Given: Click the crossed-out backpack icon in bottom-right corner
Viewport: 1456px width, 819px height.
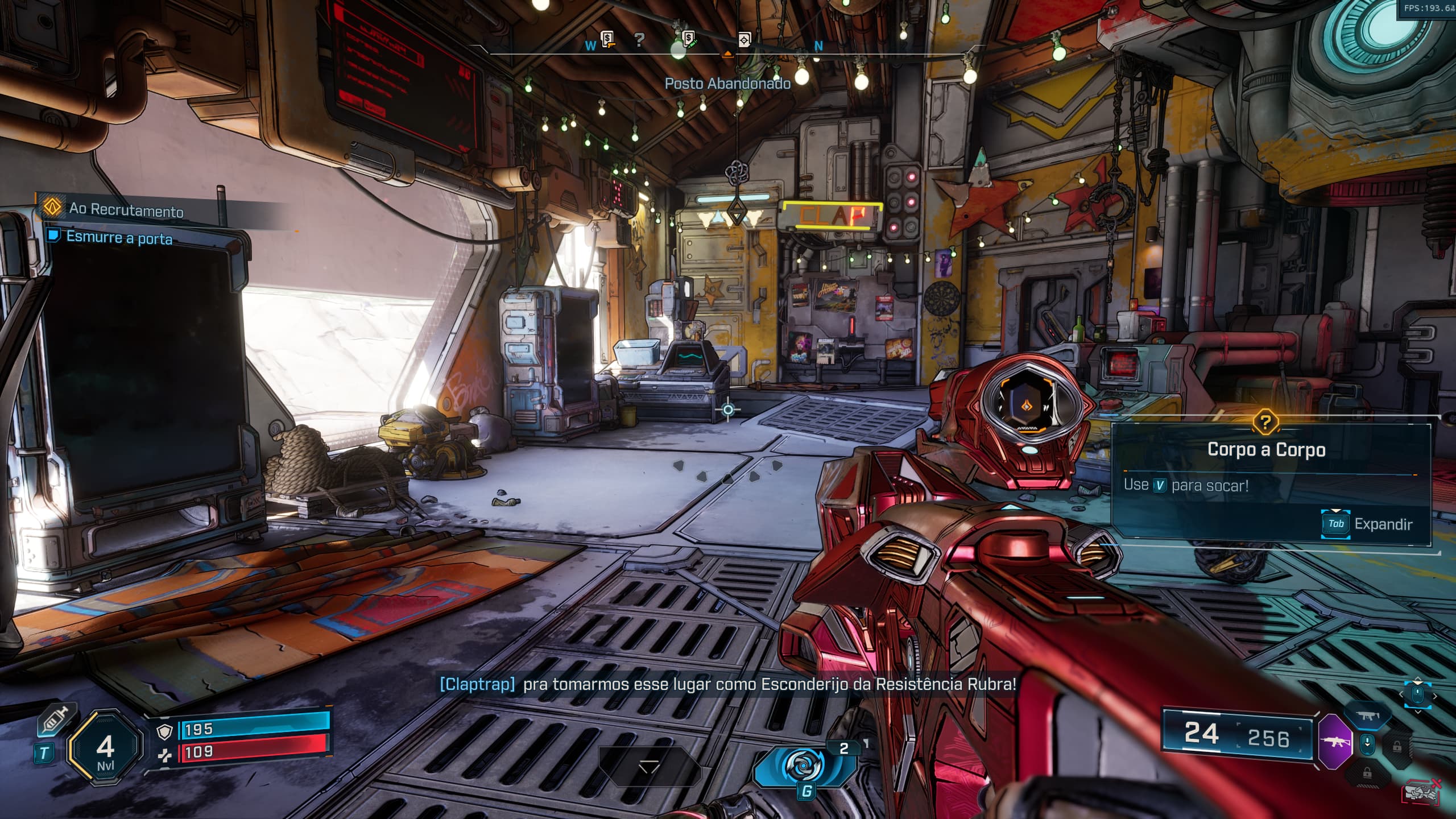Looking at the screenshot, I should click(x=1420, y=792).
